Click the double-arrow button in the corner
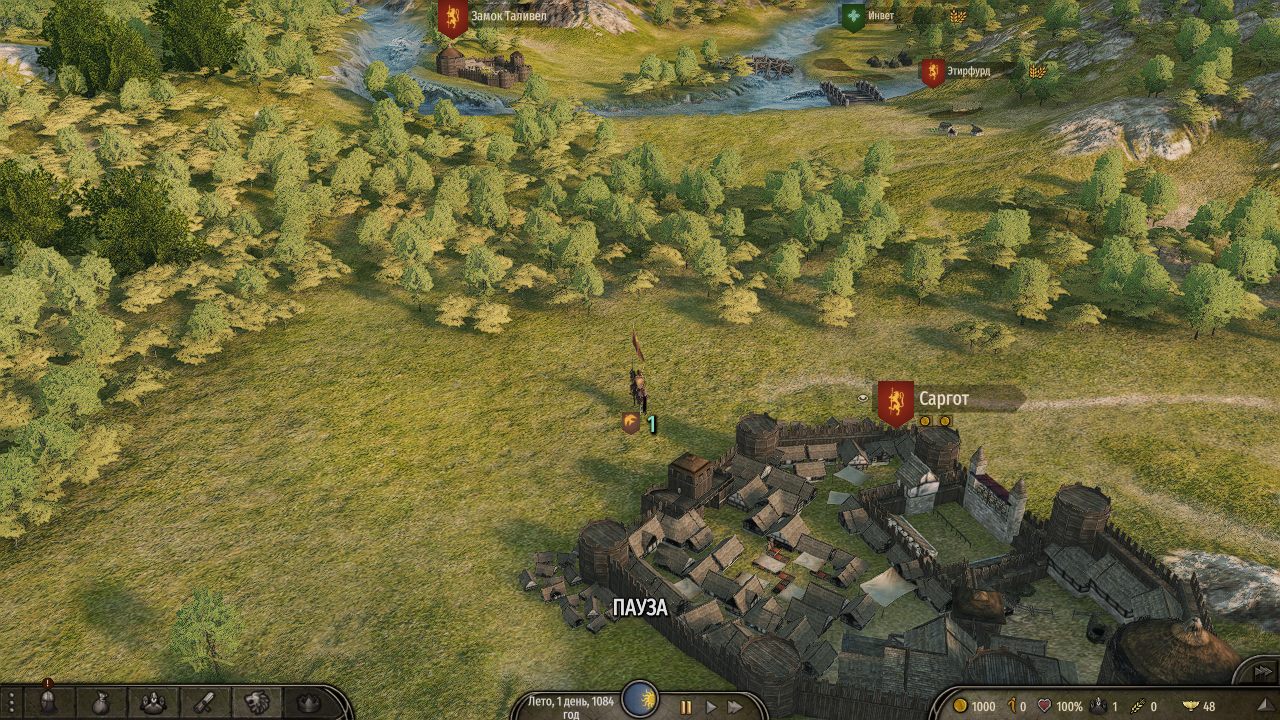 [x=1262, y=671]
